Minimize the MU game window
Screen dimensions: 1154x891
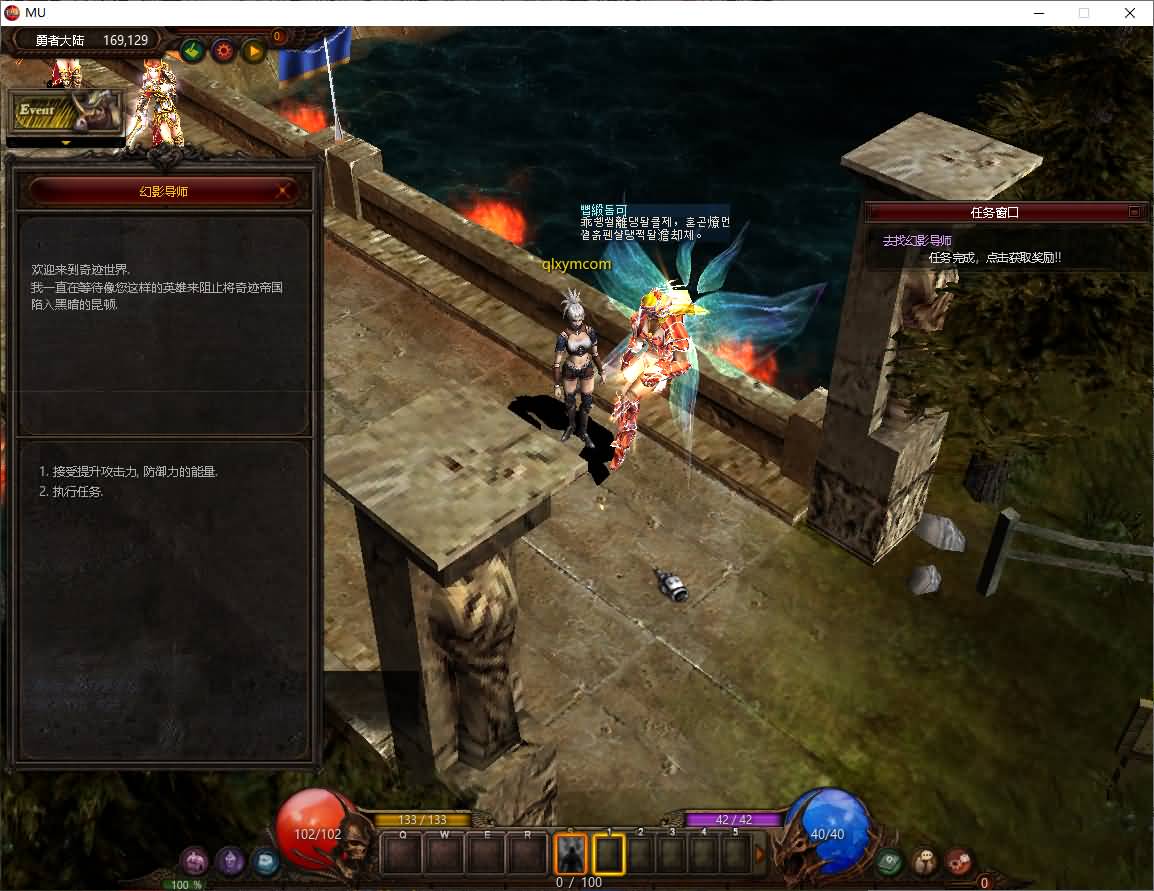pyautogui.click(x=1037, y=13)
